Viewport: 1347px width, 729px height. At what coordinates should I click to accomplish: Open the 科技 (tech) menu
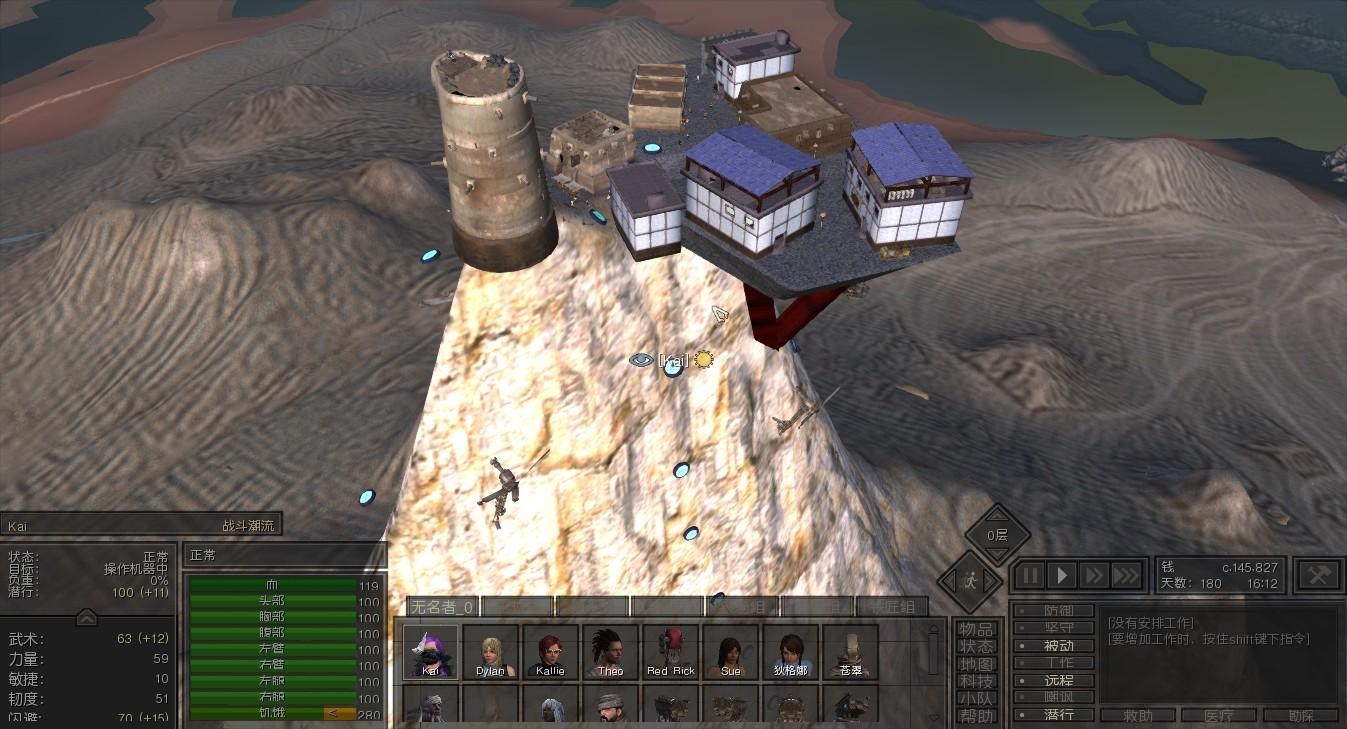[x=976, y=681]
